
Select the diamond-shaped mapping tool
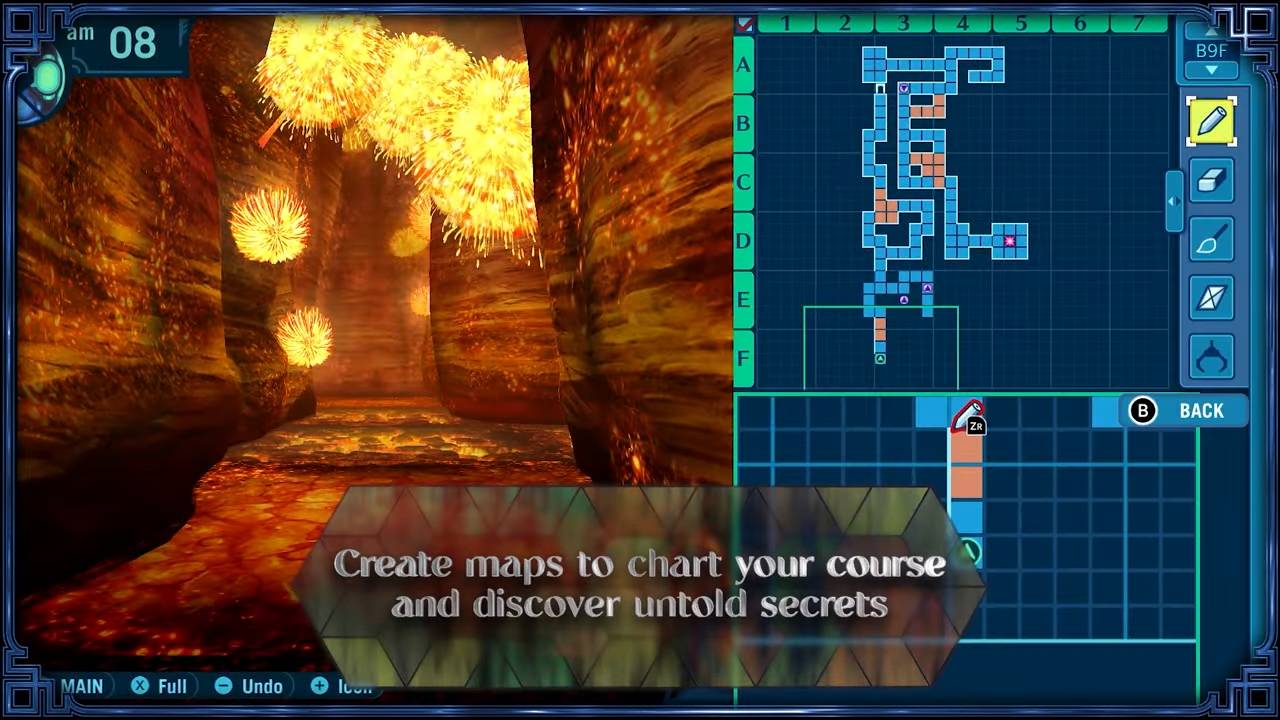tap(1211, 299)
